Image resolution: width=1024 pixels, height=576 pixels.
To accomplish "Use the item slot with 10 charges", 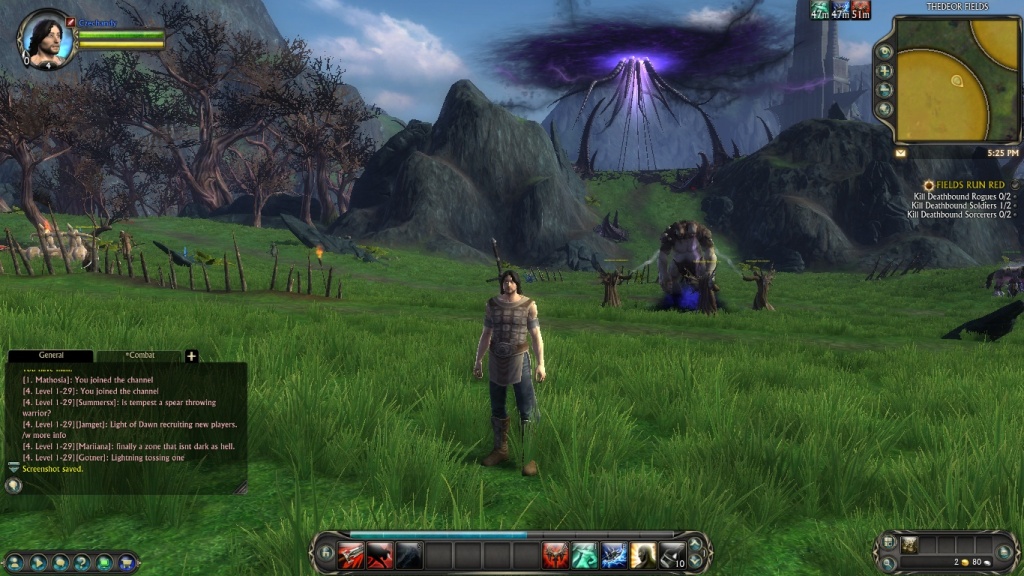I will coord(672,555).
